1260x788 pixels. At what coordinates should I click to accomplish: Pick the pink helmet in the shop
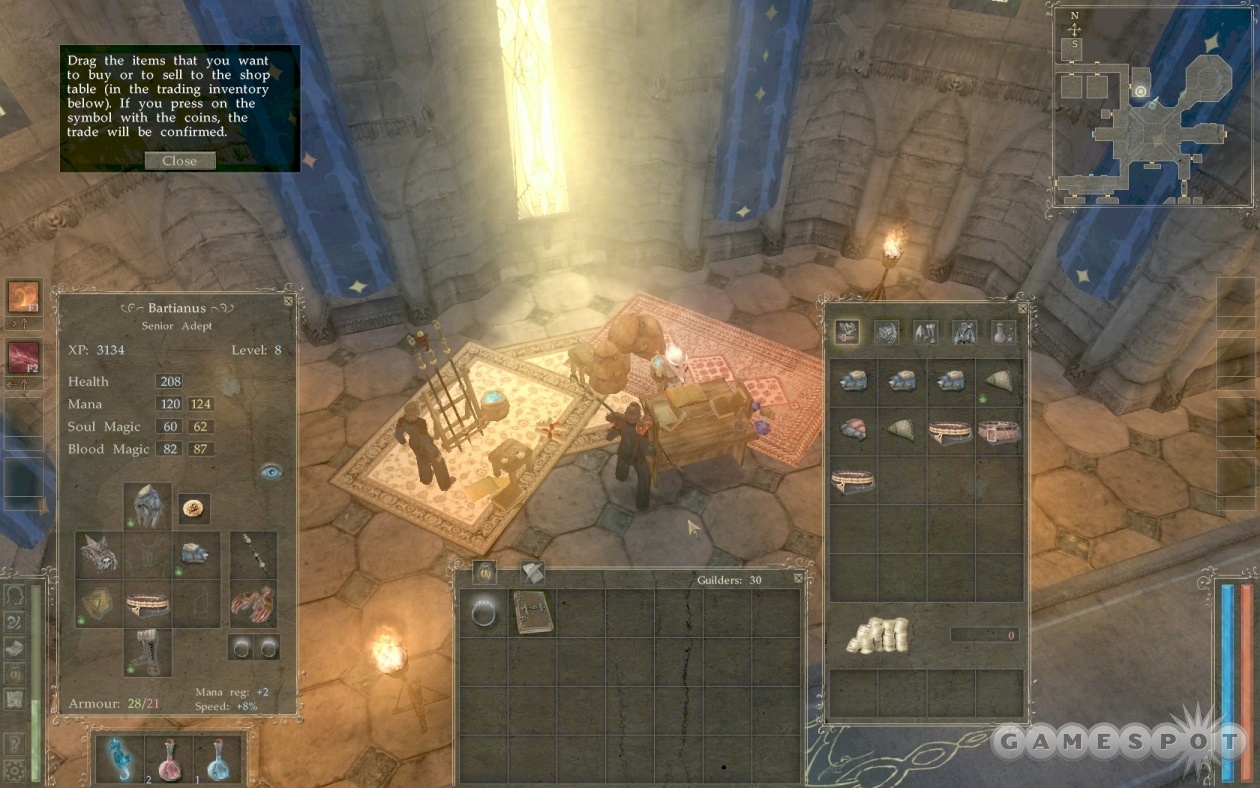853,431
